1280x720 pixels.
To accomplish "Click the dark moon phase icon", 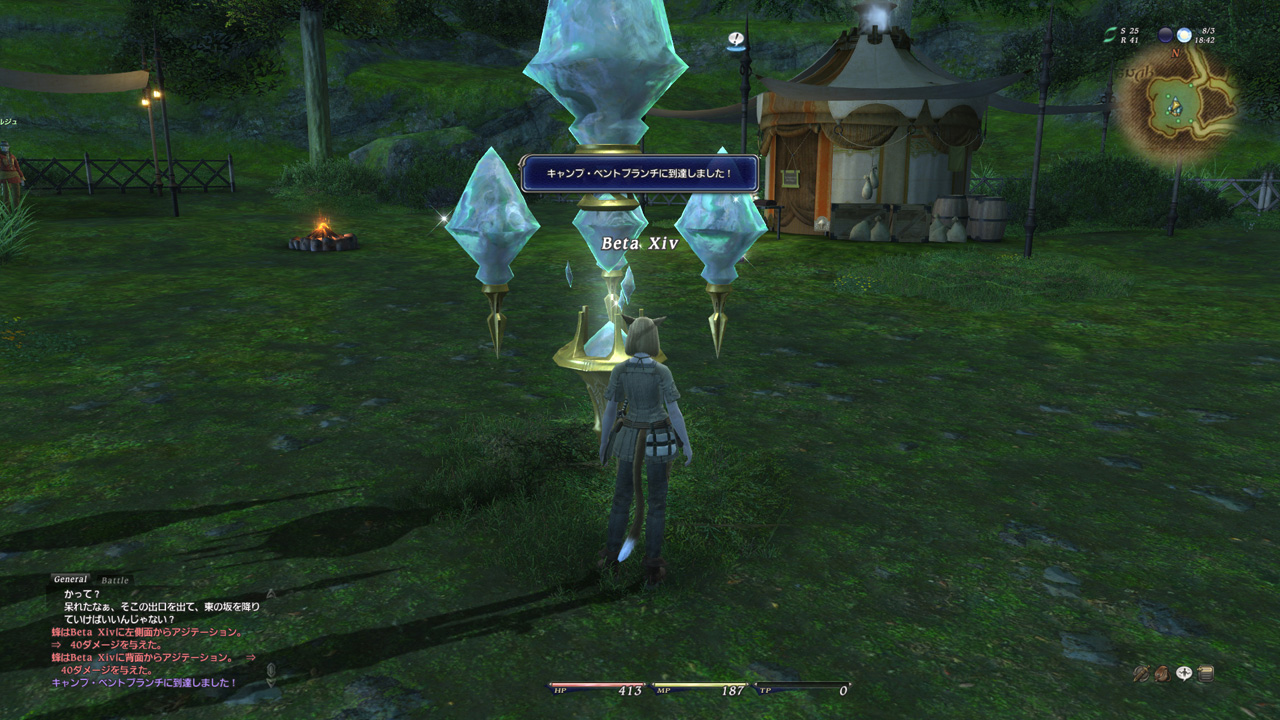I will tap(1165, 35).
